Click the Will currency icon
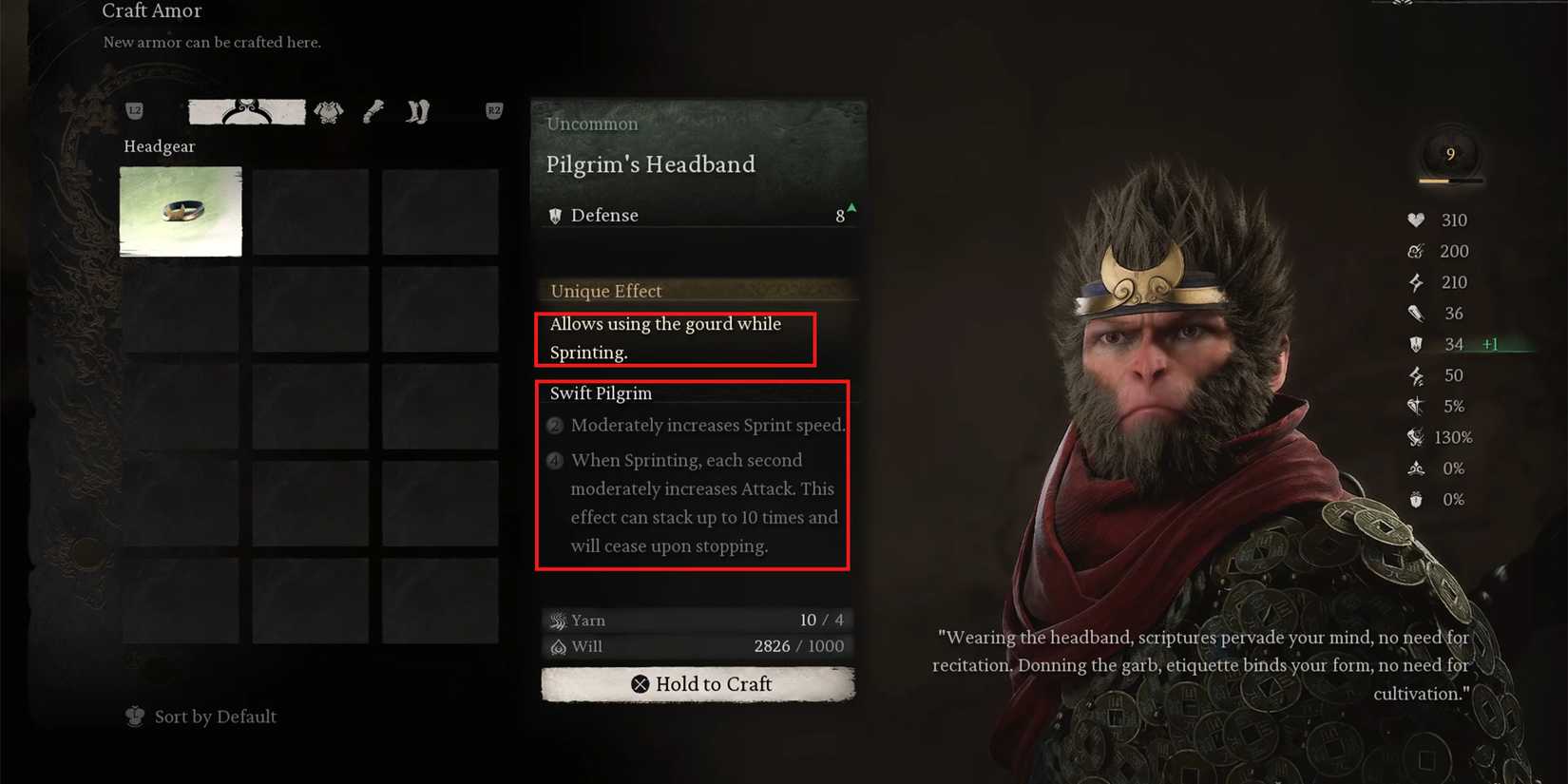The width and height of the screenshot is (1568, 784). pyautogui.click(x=558, y=646)
